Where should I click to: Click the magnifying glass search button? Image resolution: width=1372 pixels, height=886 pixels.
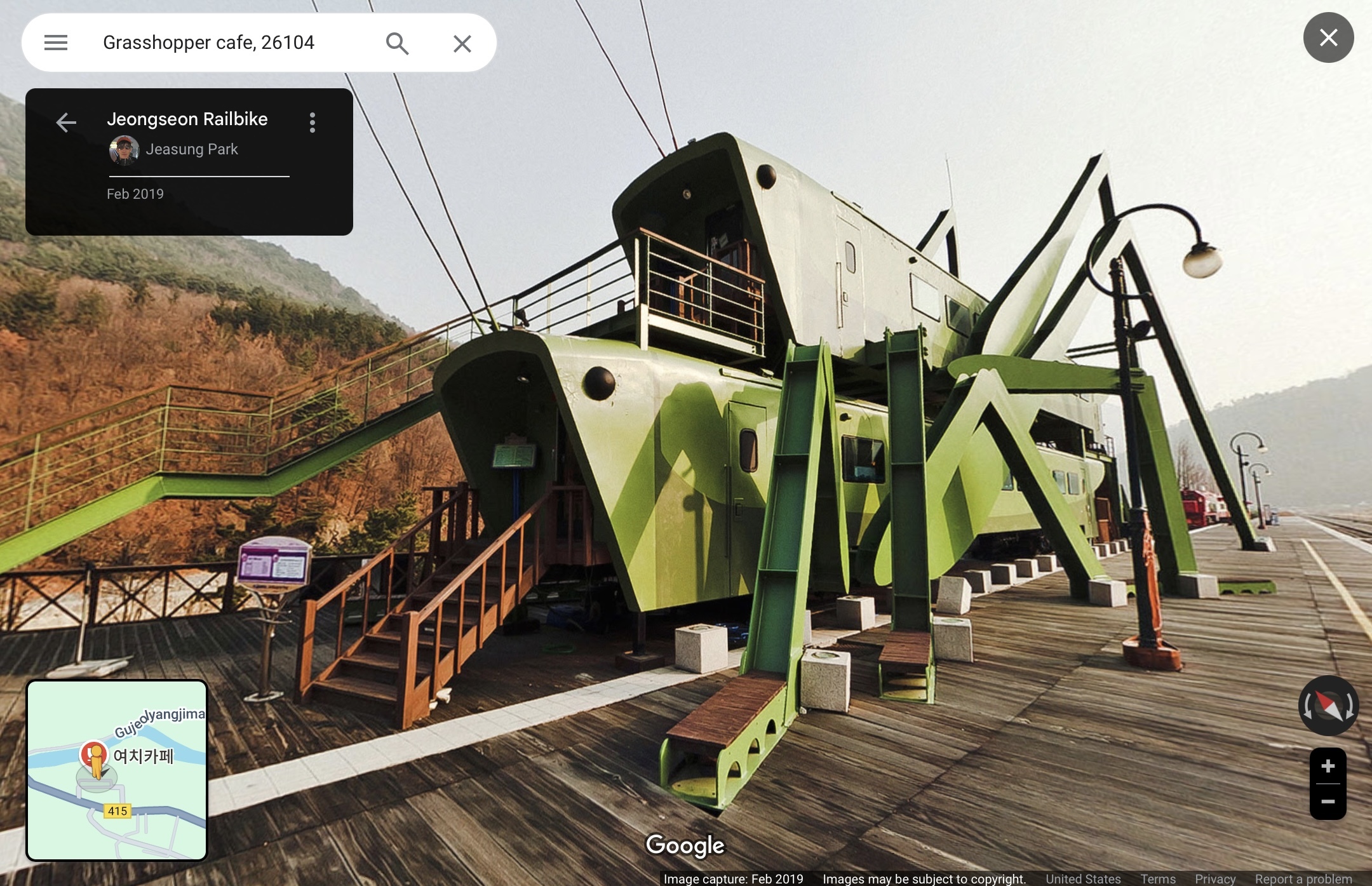397,43
